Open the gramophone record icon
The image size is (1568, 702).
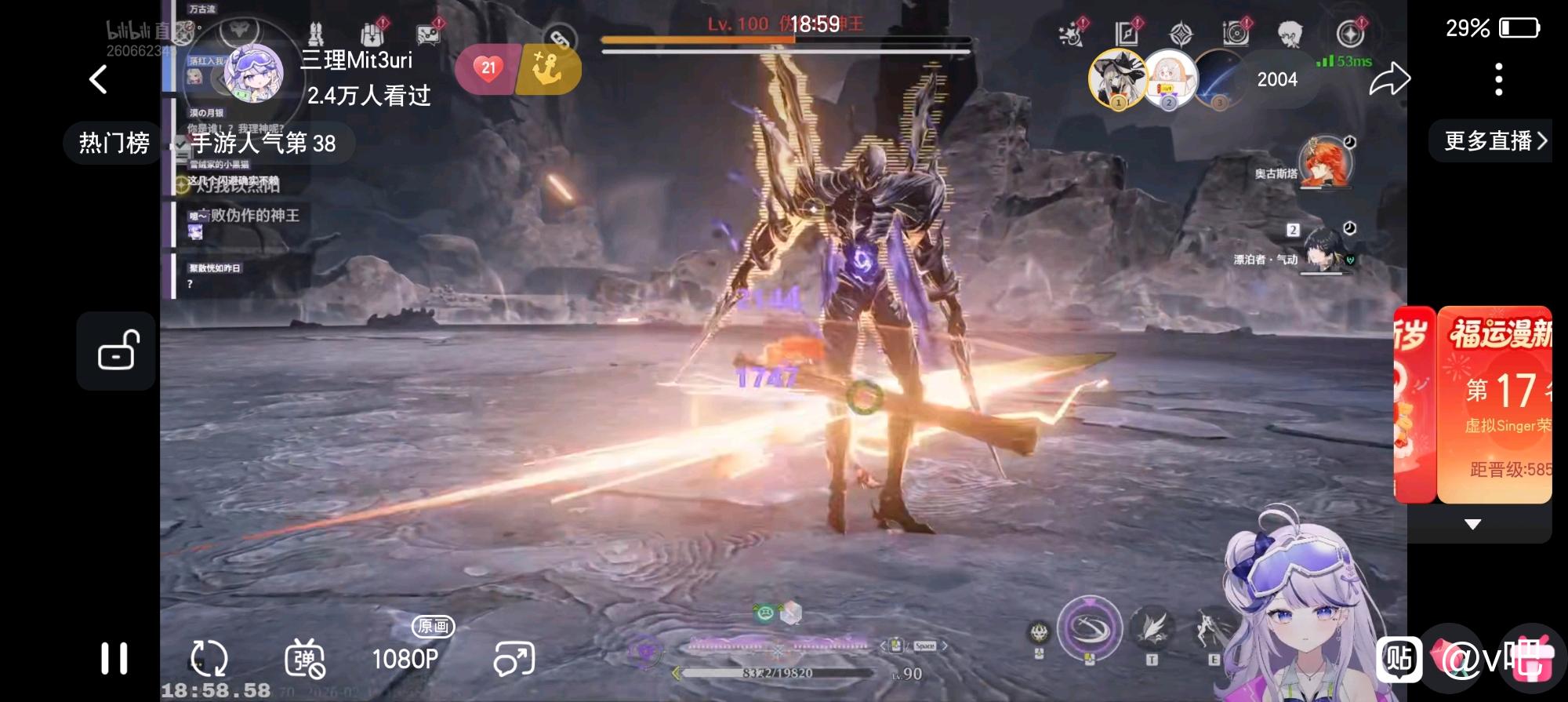[1236, 35]
